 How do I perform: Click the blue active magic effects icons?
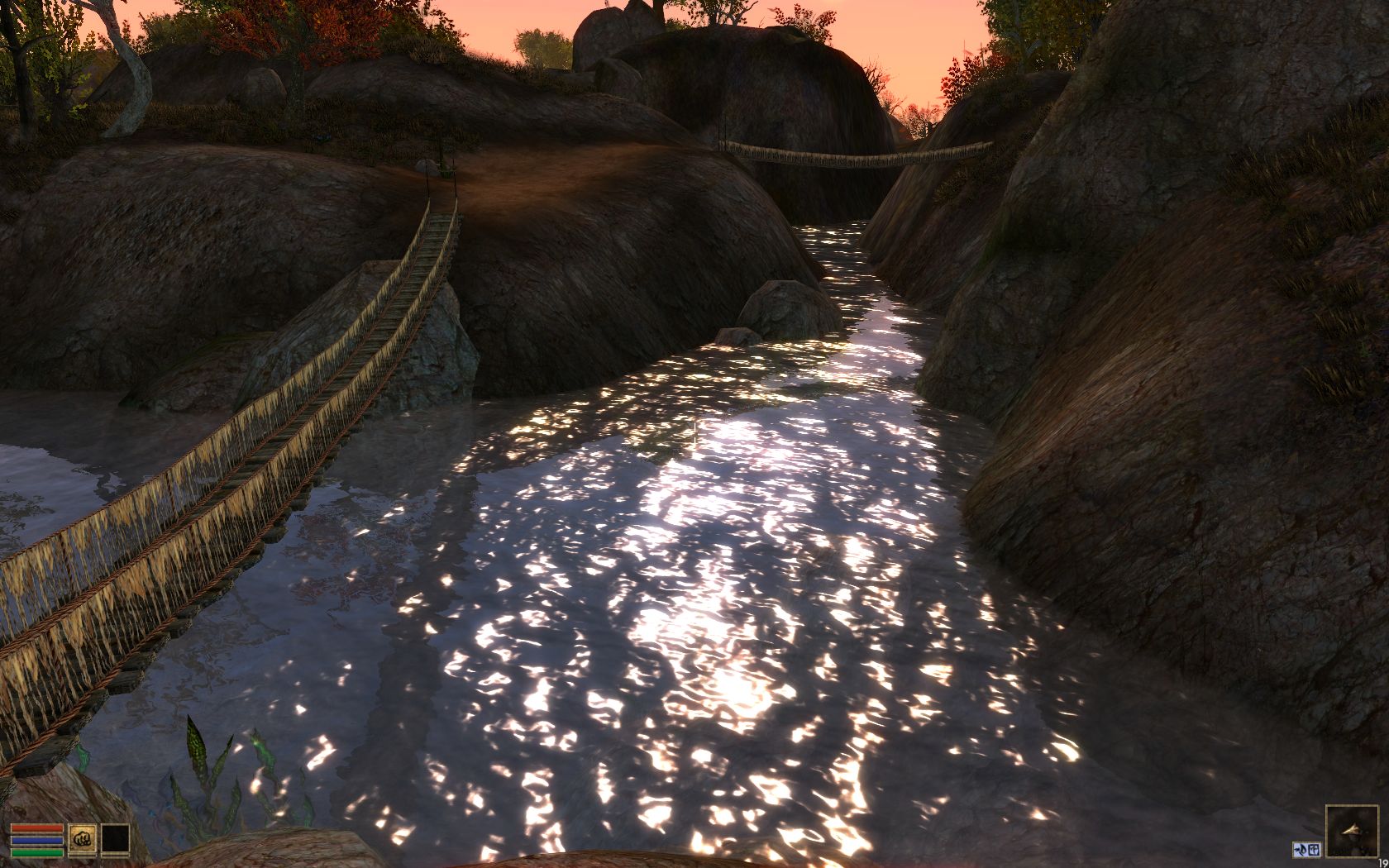[1306, 849]
